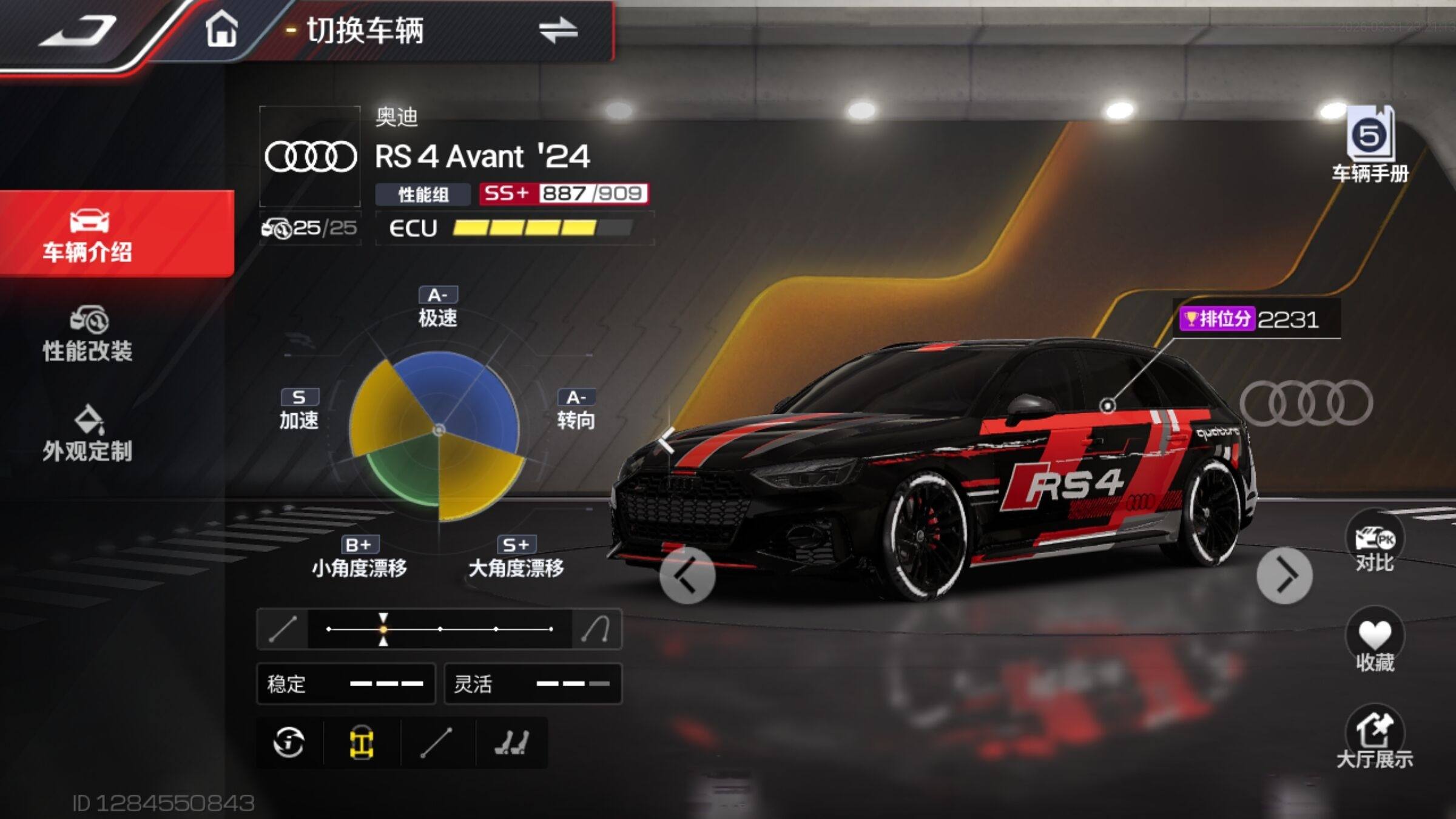Image resolution: width=1456 pixels, height=819 pixels.
Task: Go back using the top-left back arrow
Action: pyautogui.click(x=79, y=32)
